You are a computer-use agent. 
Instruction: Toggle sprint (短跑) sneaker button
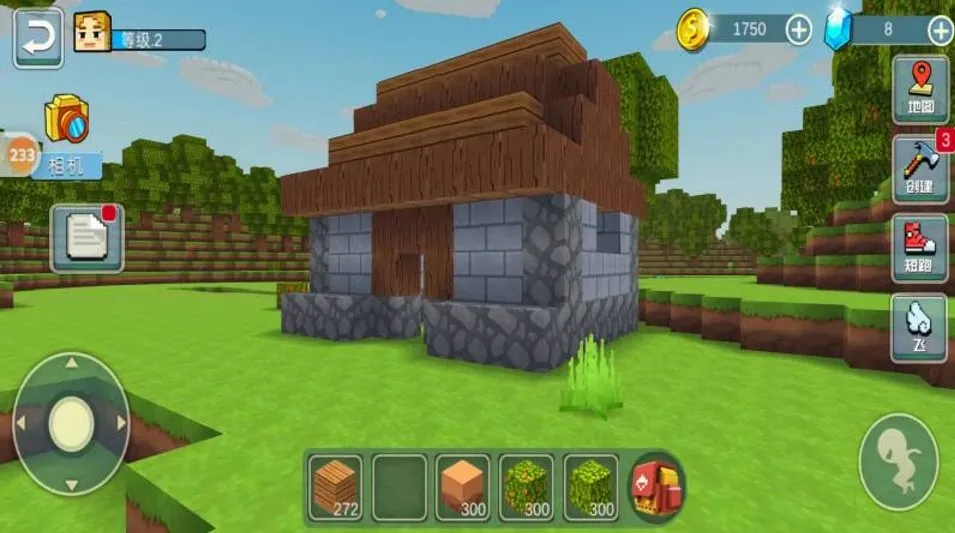coord(920,248)
